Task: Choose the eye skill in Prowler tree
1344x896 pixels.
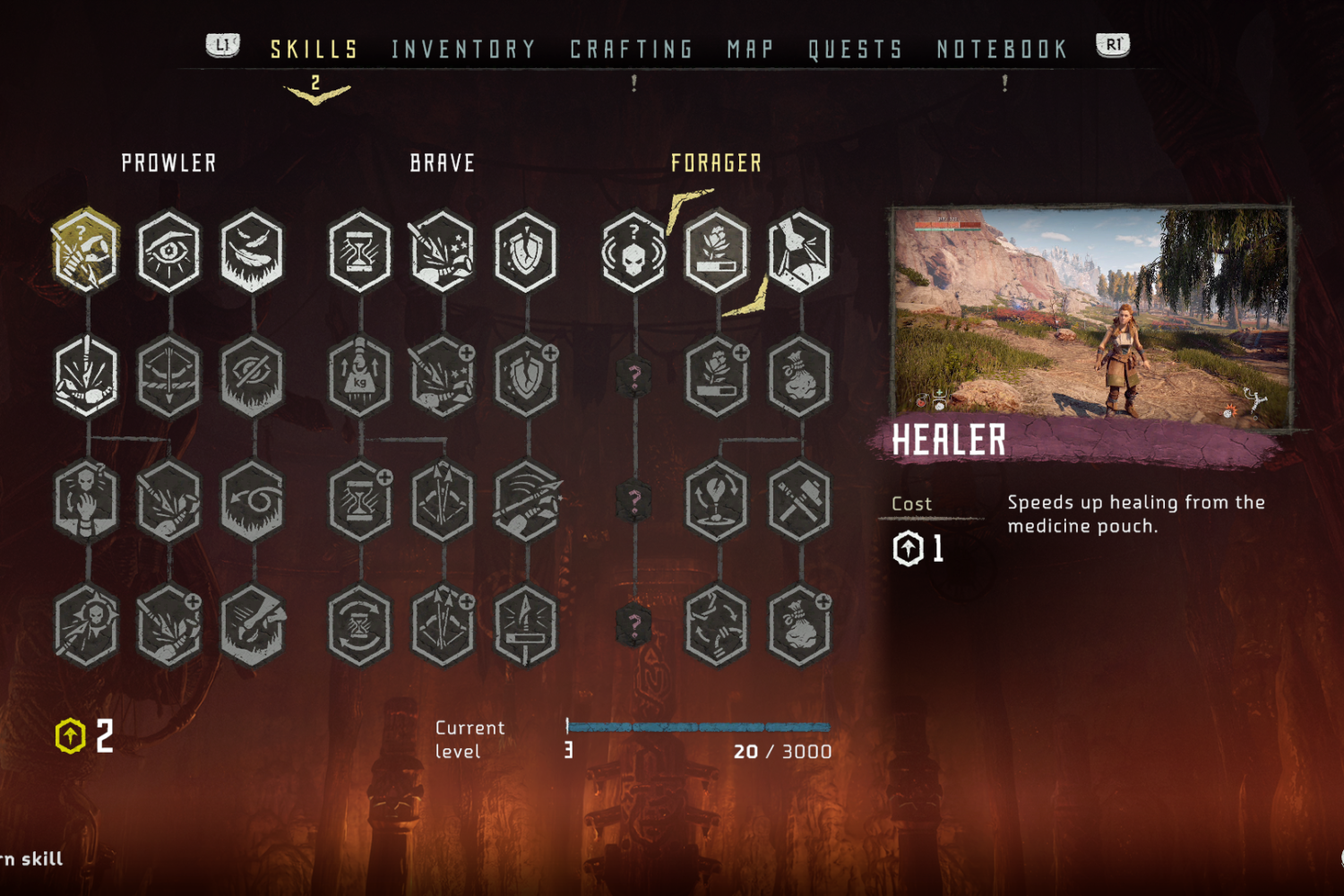Action: click(169, 251)
